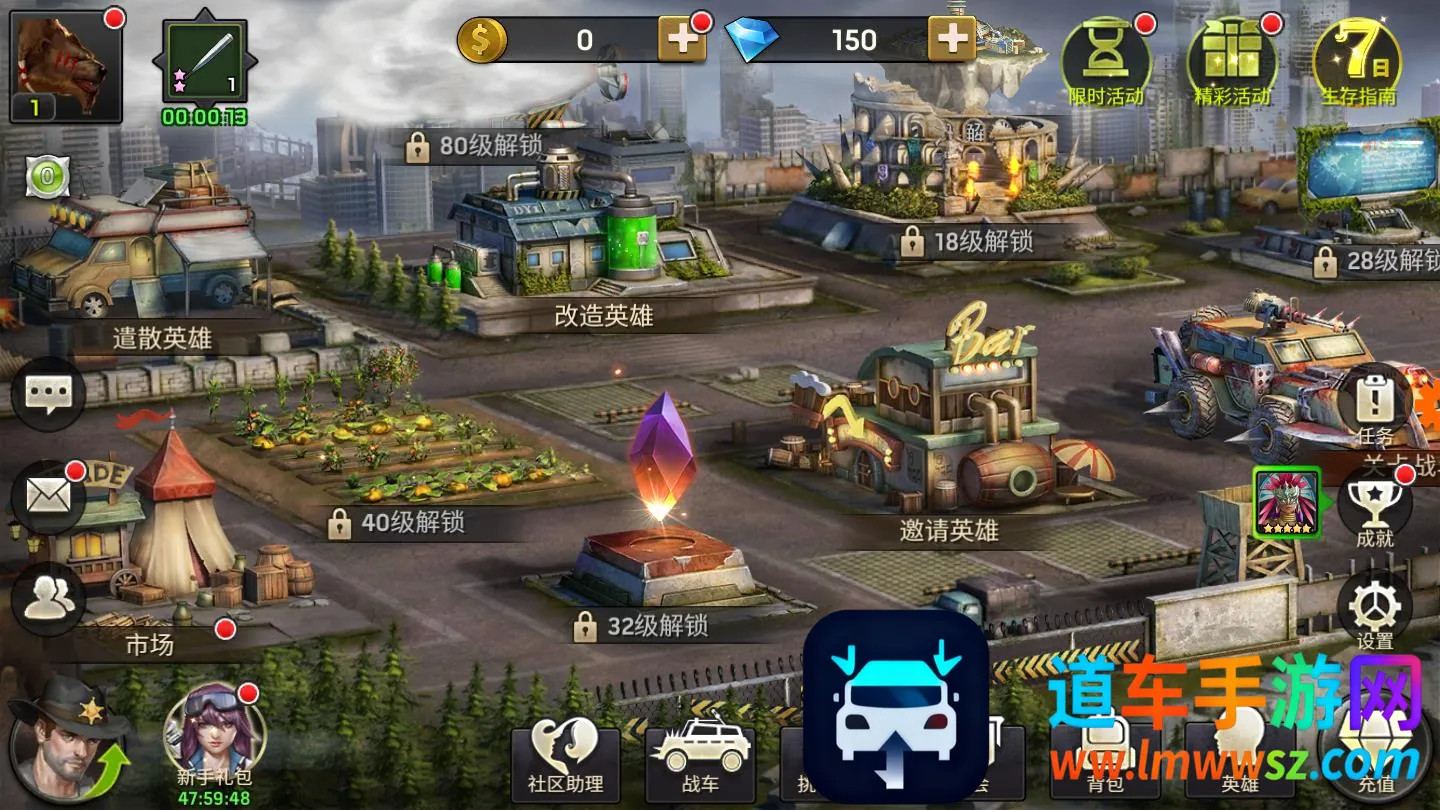Open the chat speech bubble button
Screen dimensions: 1440x810
47,395
